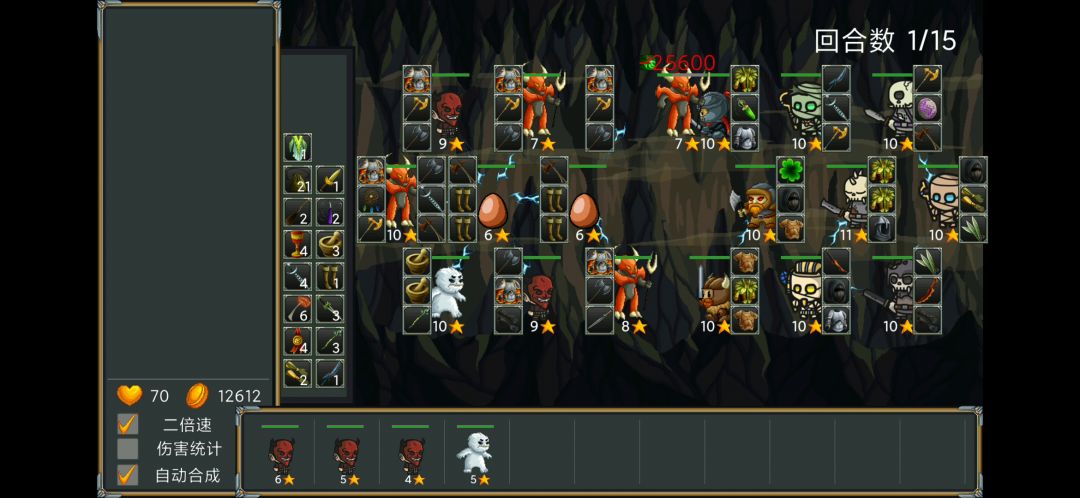Enable the 伤害统计 damage statistics checkbox
Image resolution: width=1080 pixels, height=498 pixels.
[x=128, y=449]
